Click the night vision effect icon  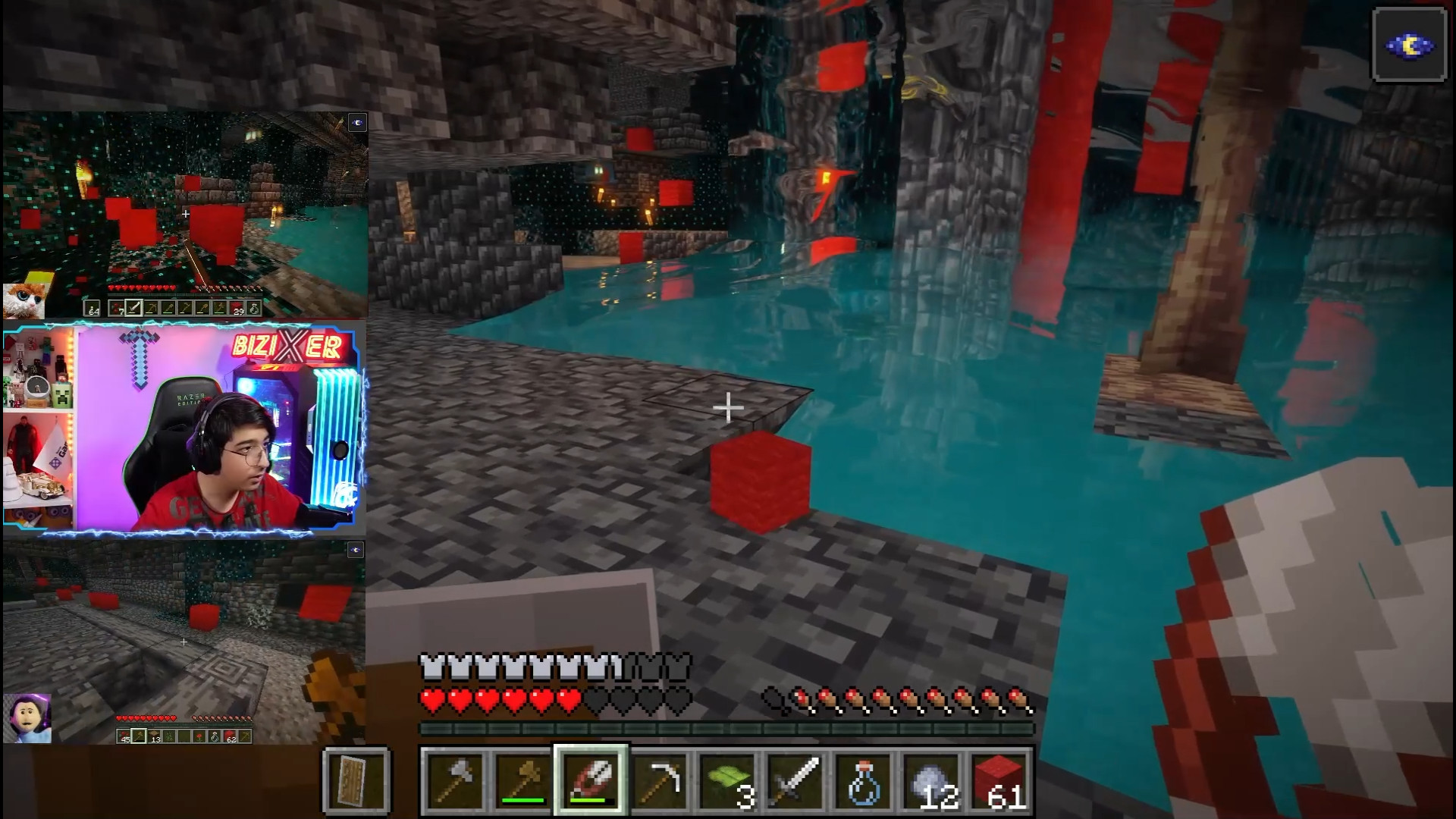(1409, 45)
